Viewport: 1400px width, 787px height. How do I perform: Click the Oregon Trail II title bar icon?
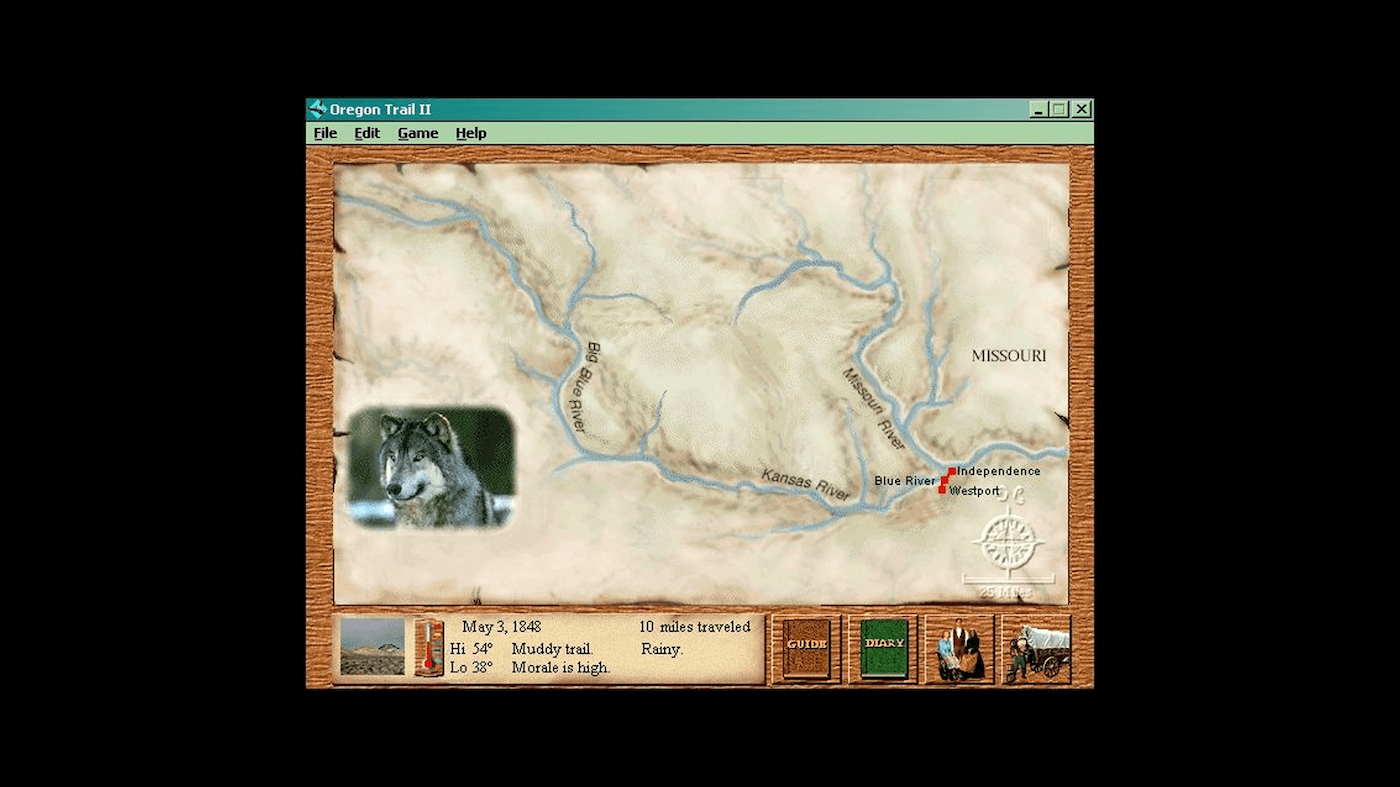pos(317,109)
